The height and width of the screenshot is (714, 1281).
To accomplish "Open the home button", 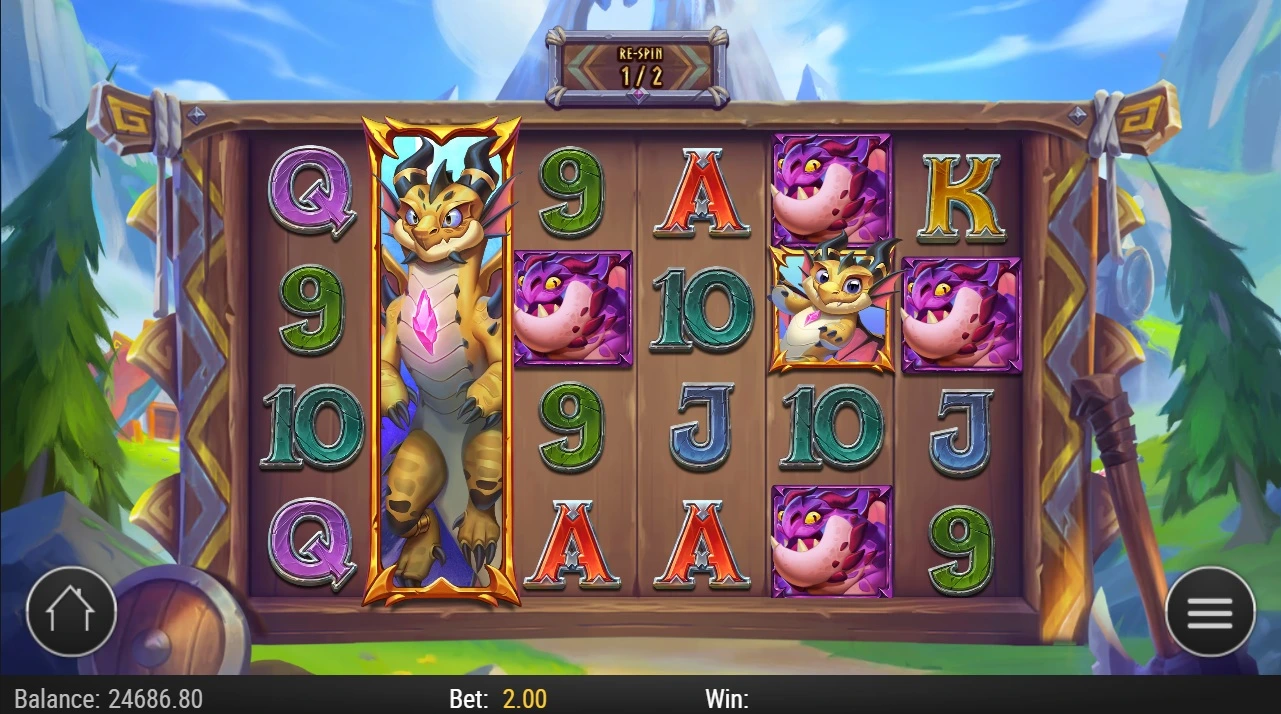I will pos(71,610).
